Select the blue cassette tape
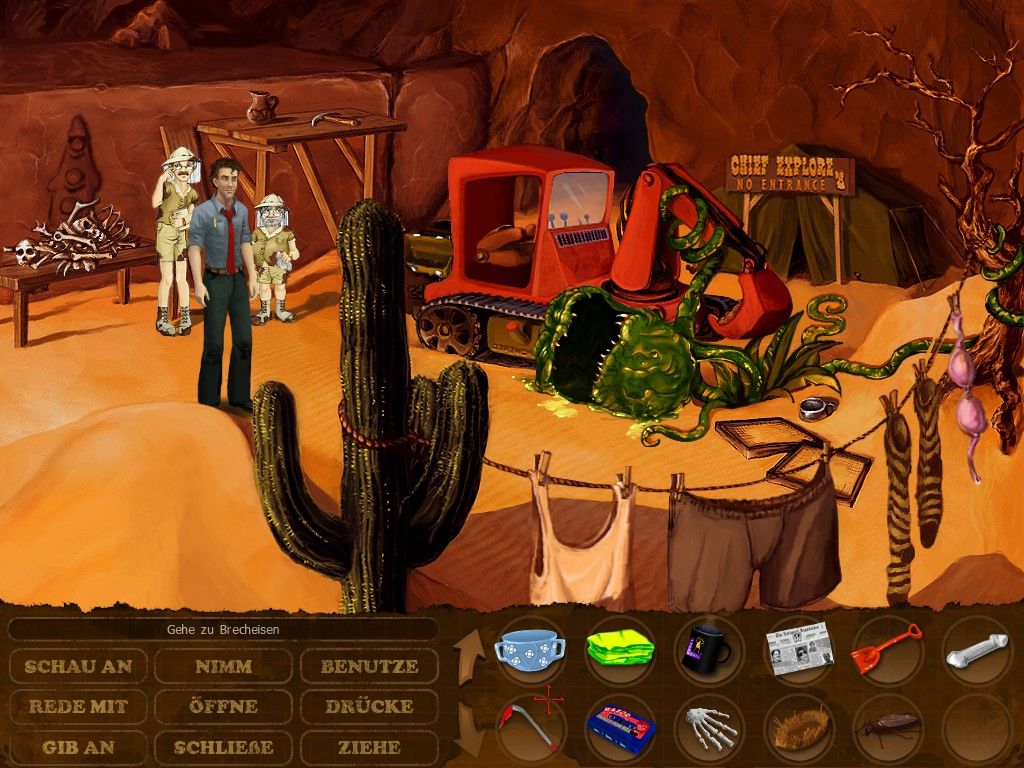The image size is (1024, 768). (619, 727)
